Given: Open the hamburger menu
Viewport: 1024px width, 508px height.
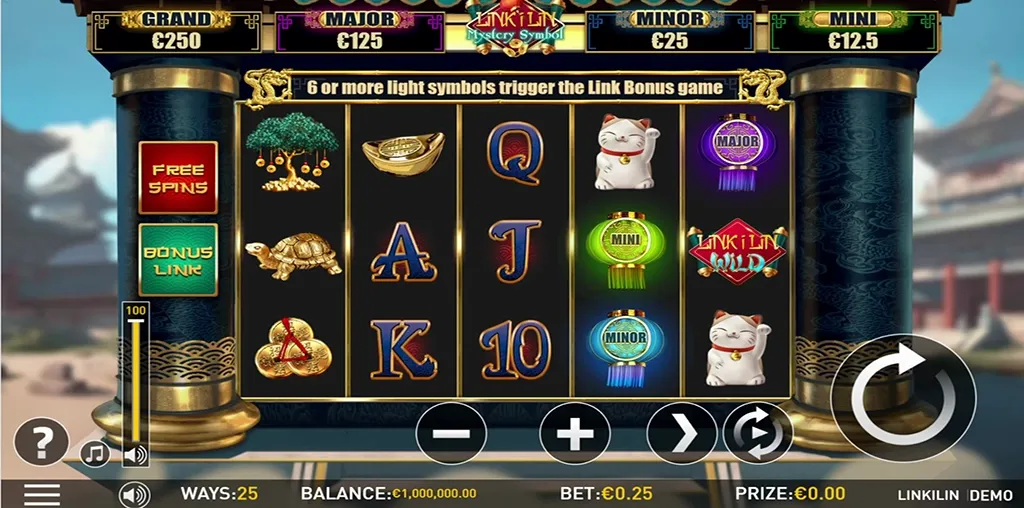Looking at the screenshot, I should click(x=42, y=494).
